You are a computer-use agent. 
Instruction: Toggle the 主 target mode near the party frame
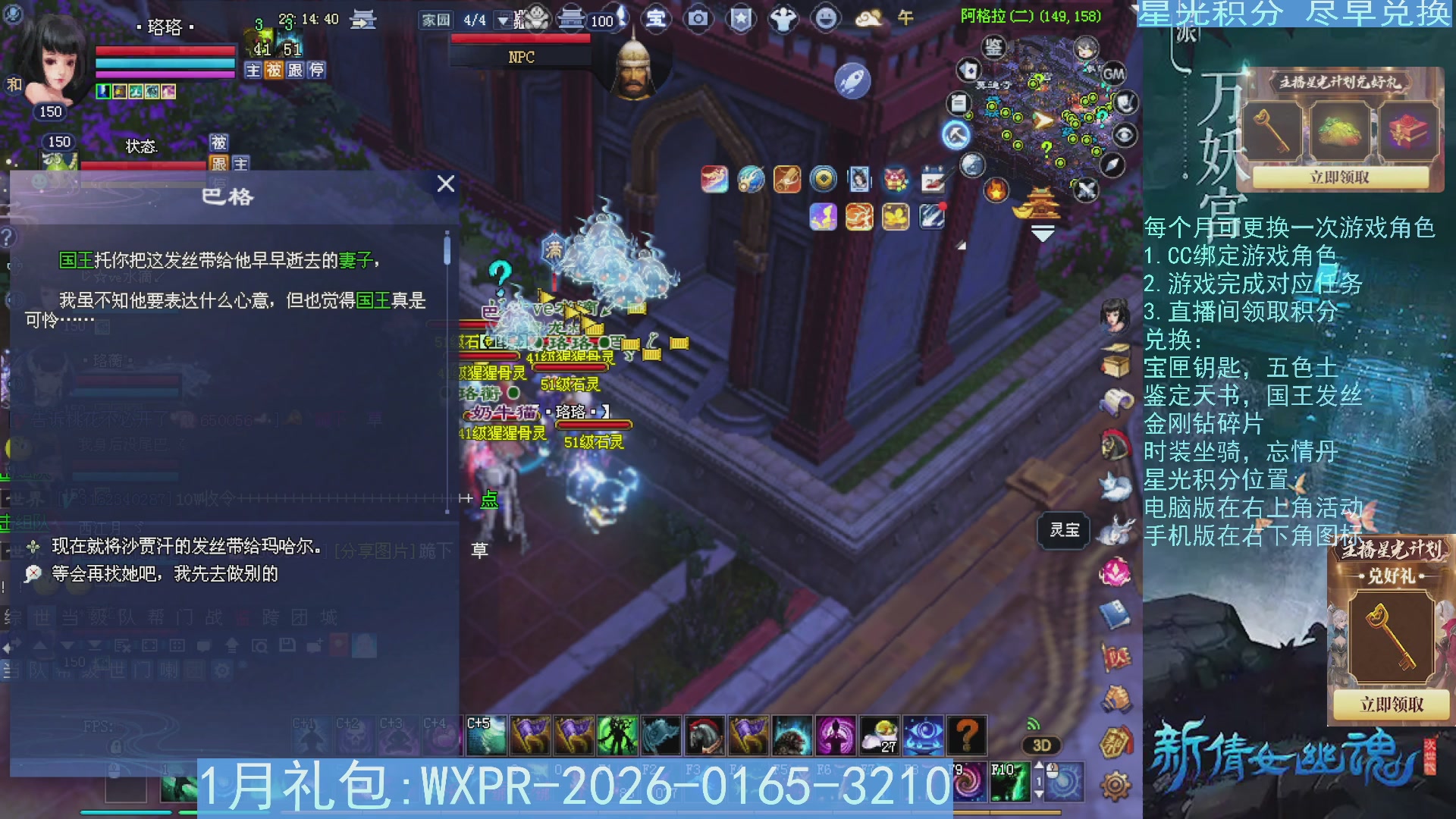click(x=253, y=71)
